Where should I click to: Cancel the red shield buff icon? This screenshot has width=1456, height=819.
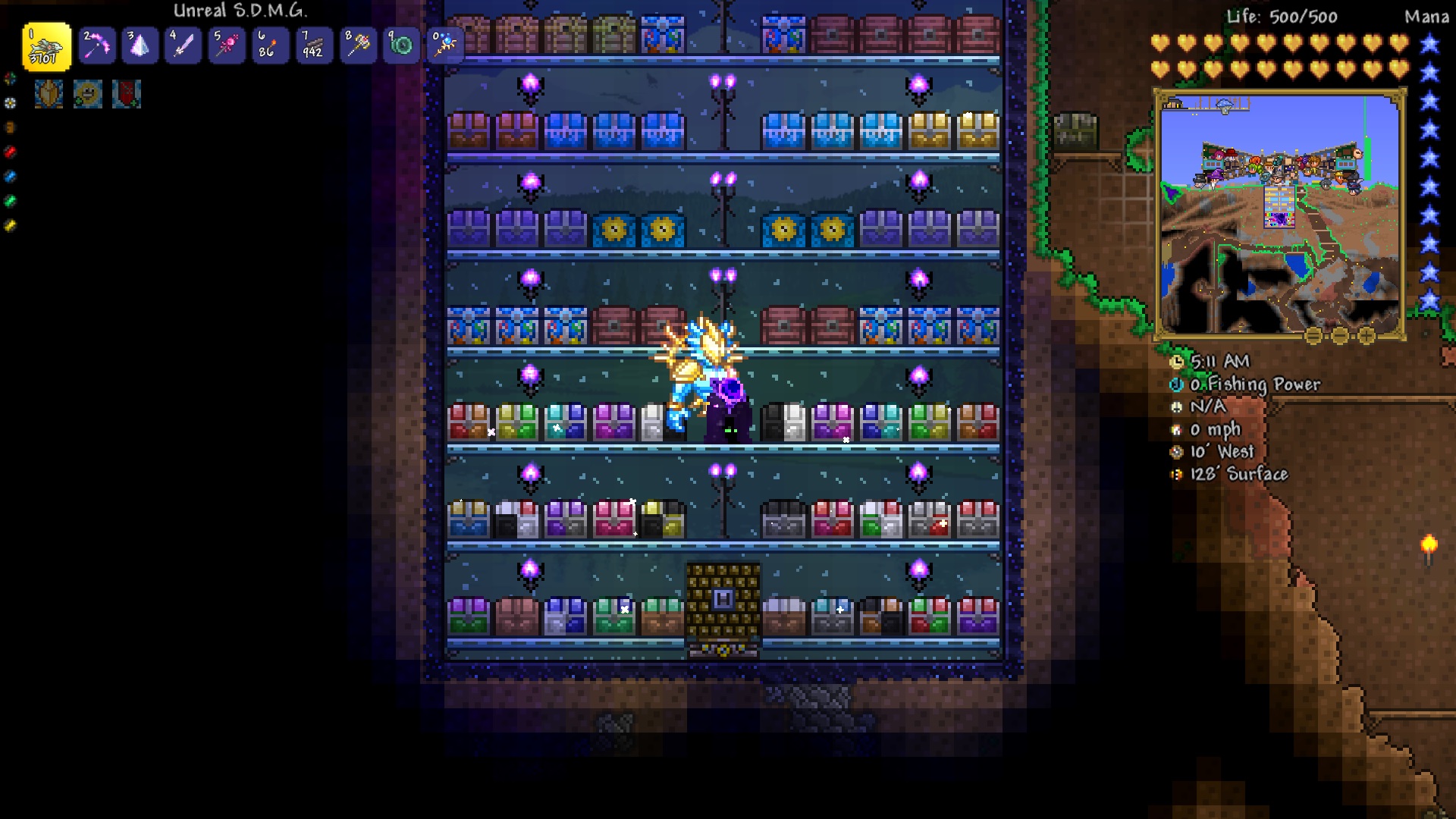pyautogui.click(x=127, y=94)
